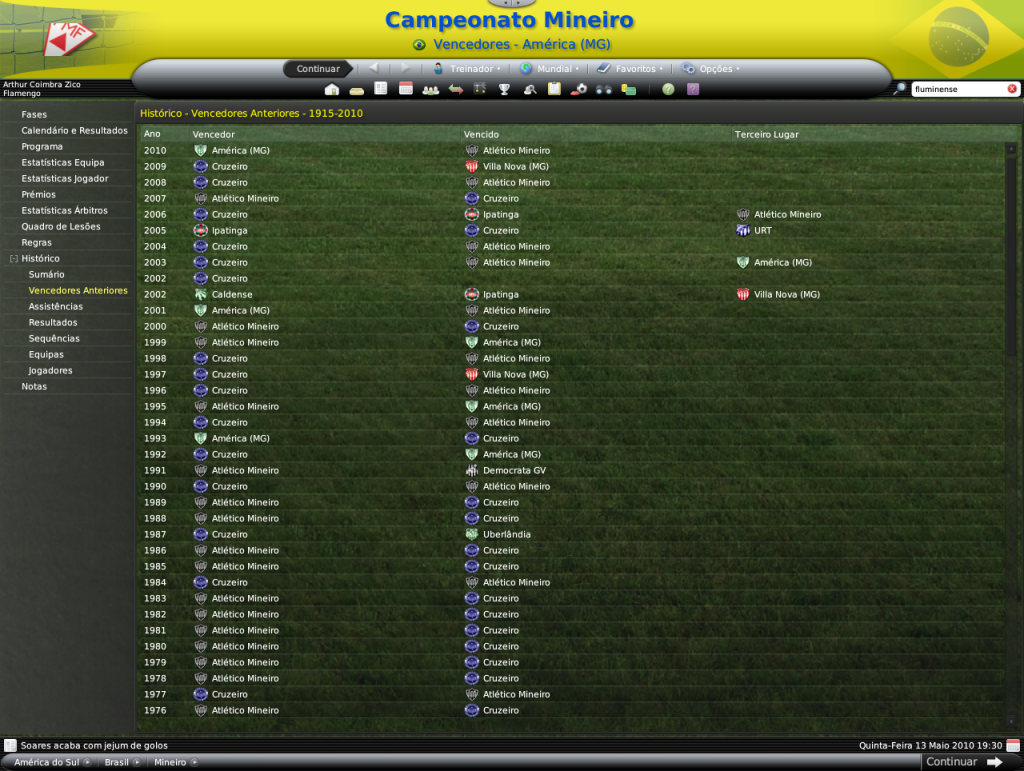Select Sumário under Histórico
Image resolution: width=1024 pixels, height=771 pixels.
tap(46, 275)
